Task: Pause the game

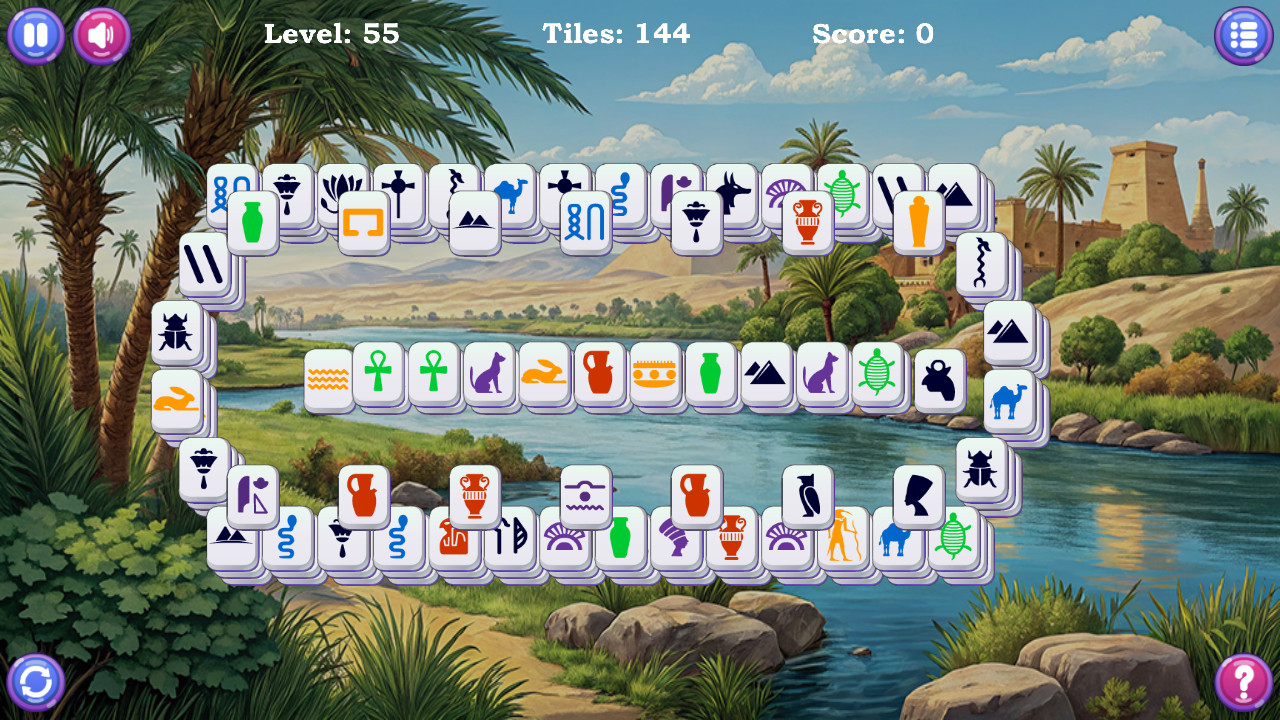Action: tap(35, 35)
